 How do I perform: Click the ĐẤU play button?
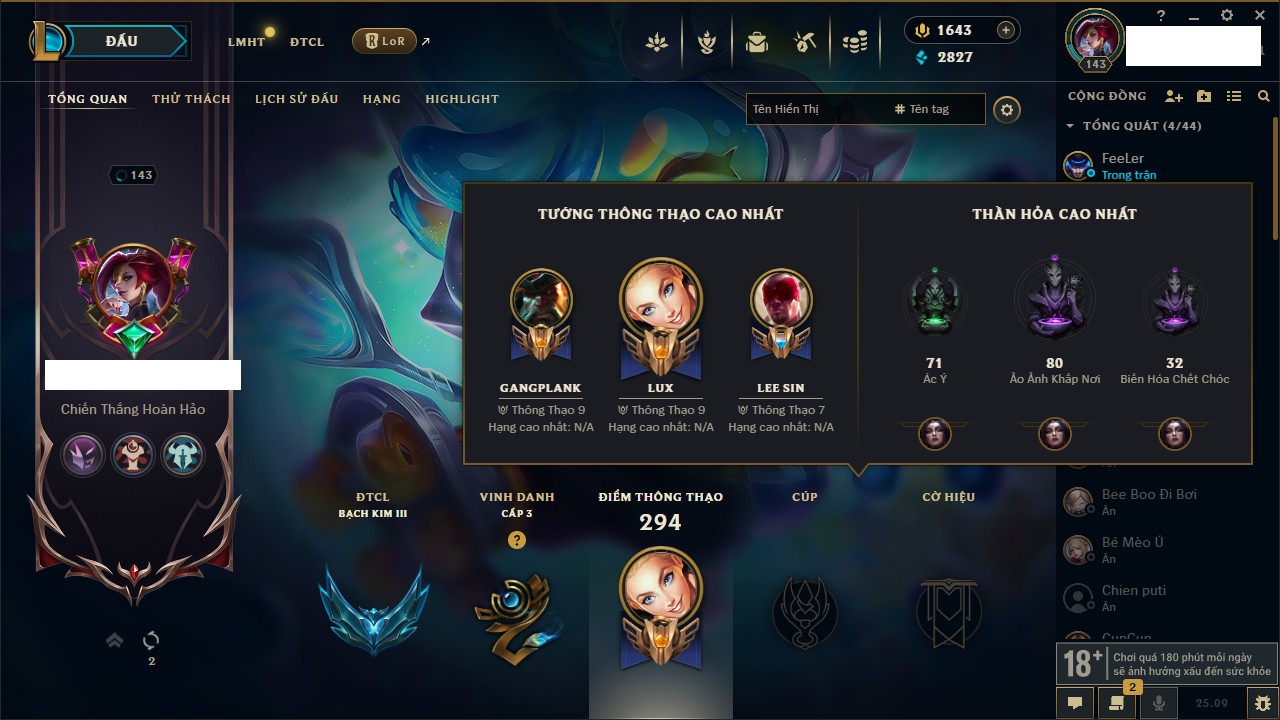point(130,41)
